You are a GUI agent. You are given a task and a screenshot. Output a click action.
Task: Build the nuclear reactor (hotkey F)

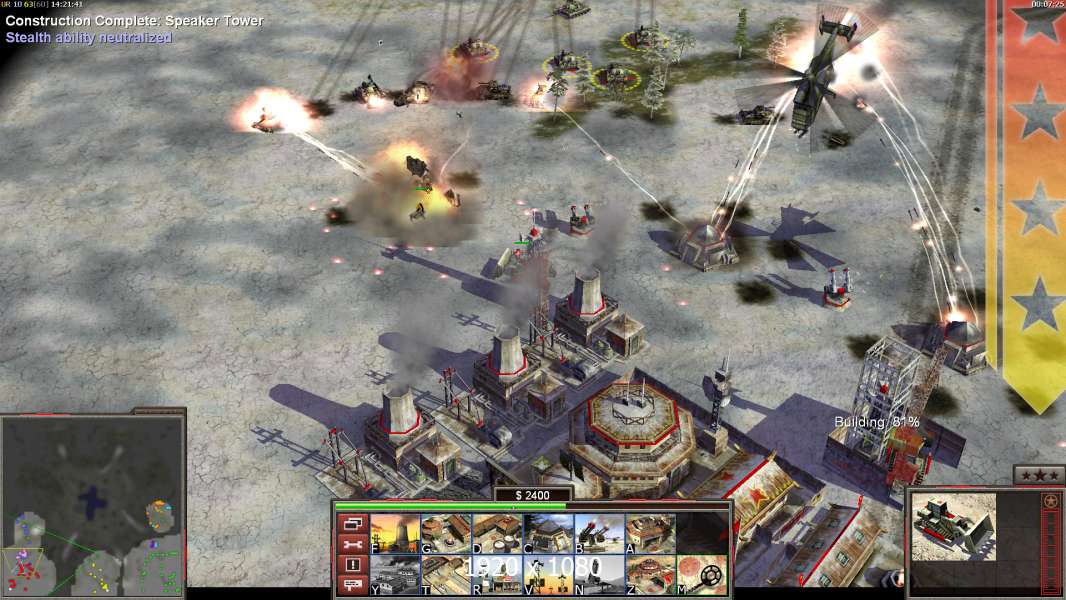(395, 534)
